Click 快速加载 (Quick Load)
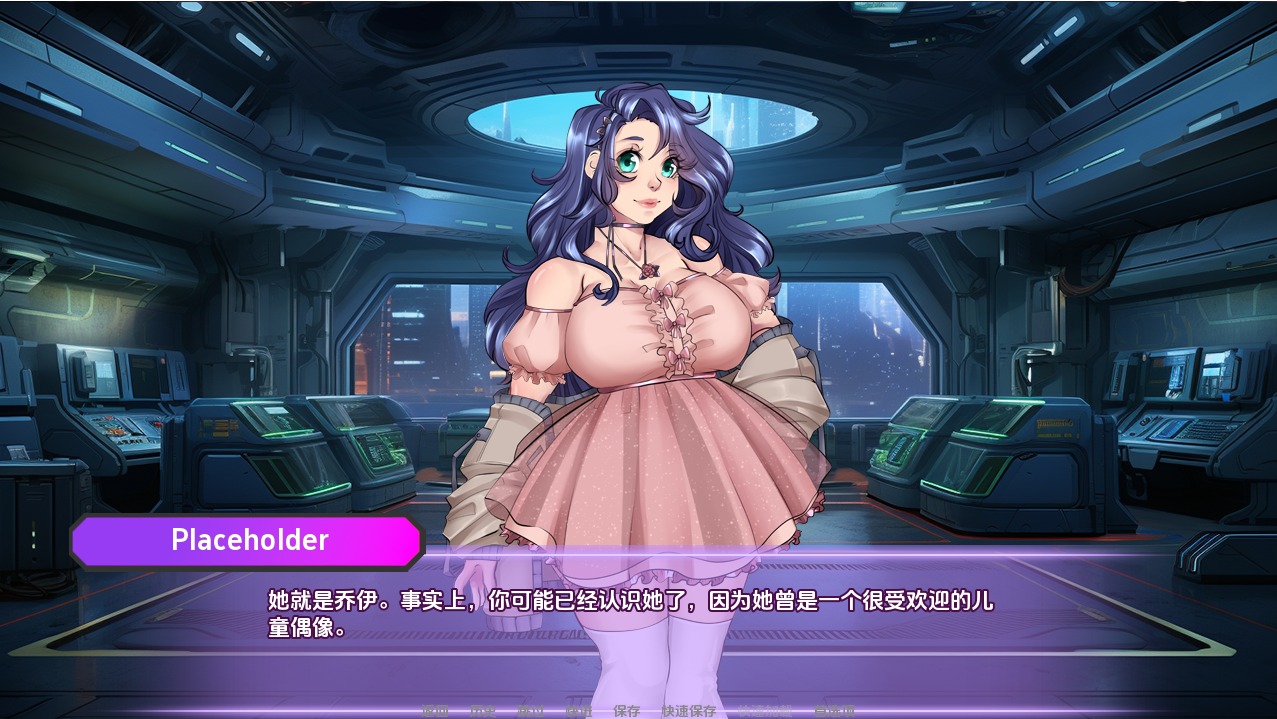Image resolution: width=1277 pixels, height=719 pixels. point(765,711)
